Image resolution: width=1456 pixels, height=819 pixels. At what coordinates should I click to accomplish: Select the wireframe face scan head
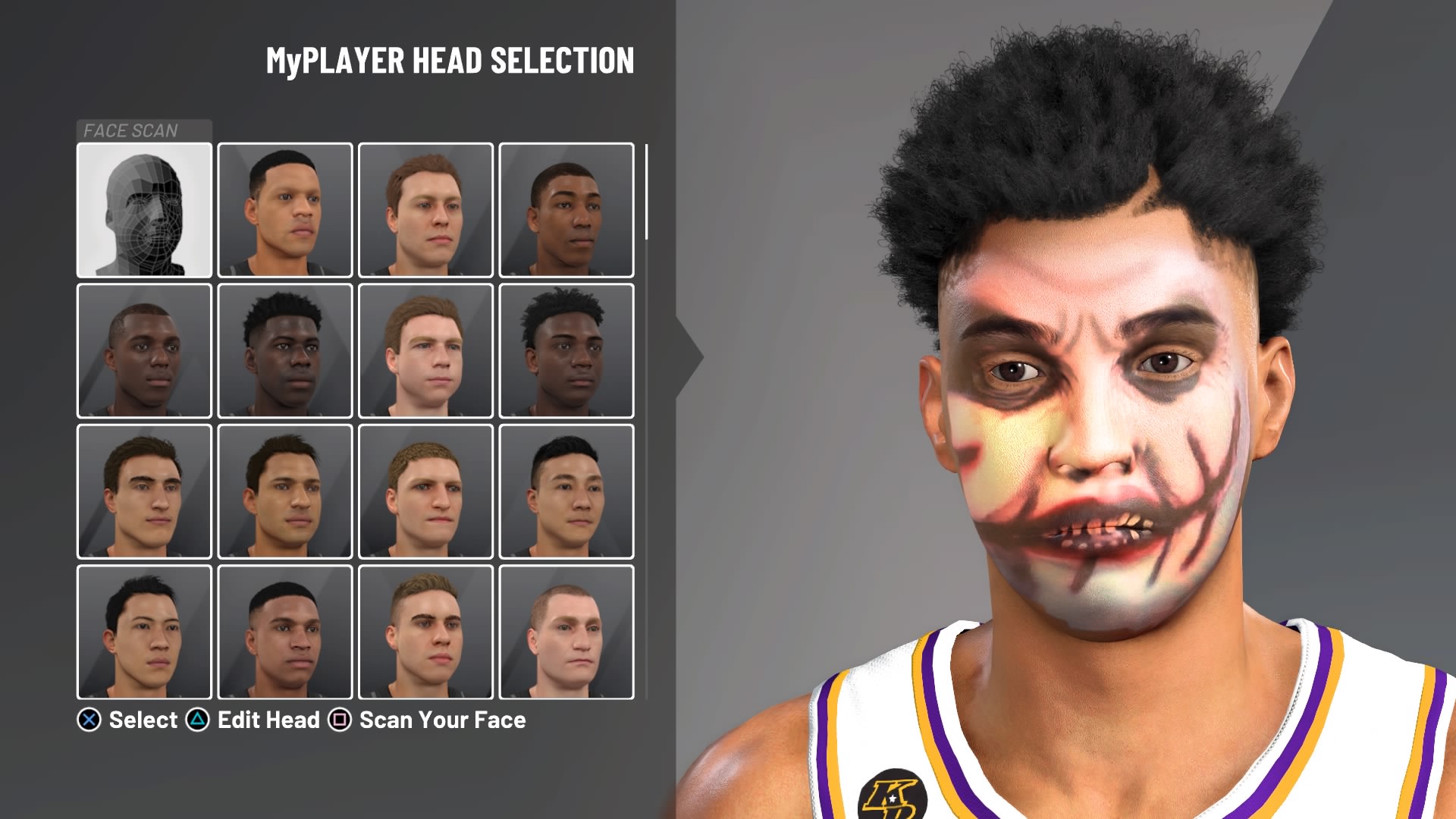click(x=144, y=210)
